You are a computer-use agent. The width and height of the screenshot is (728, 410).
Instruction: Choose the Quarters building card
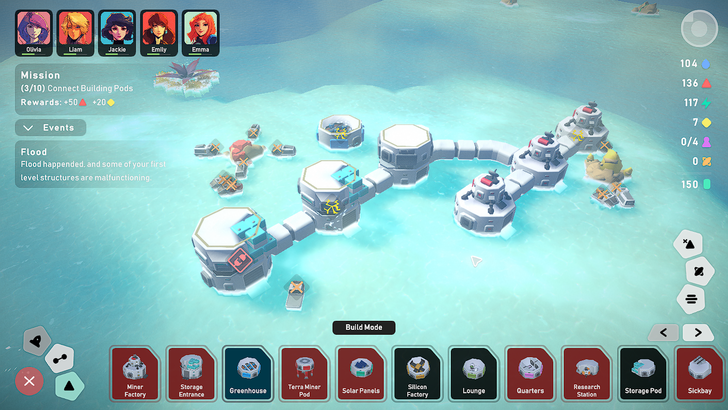531,373
